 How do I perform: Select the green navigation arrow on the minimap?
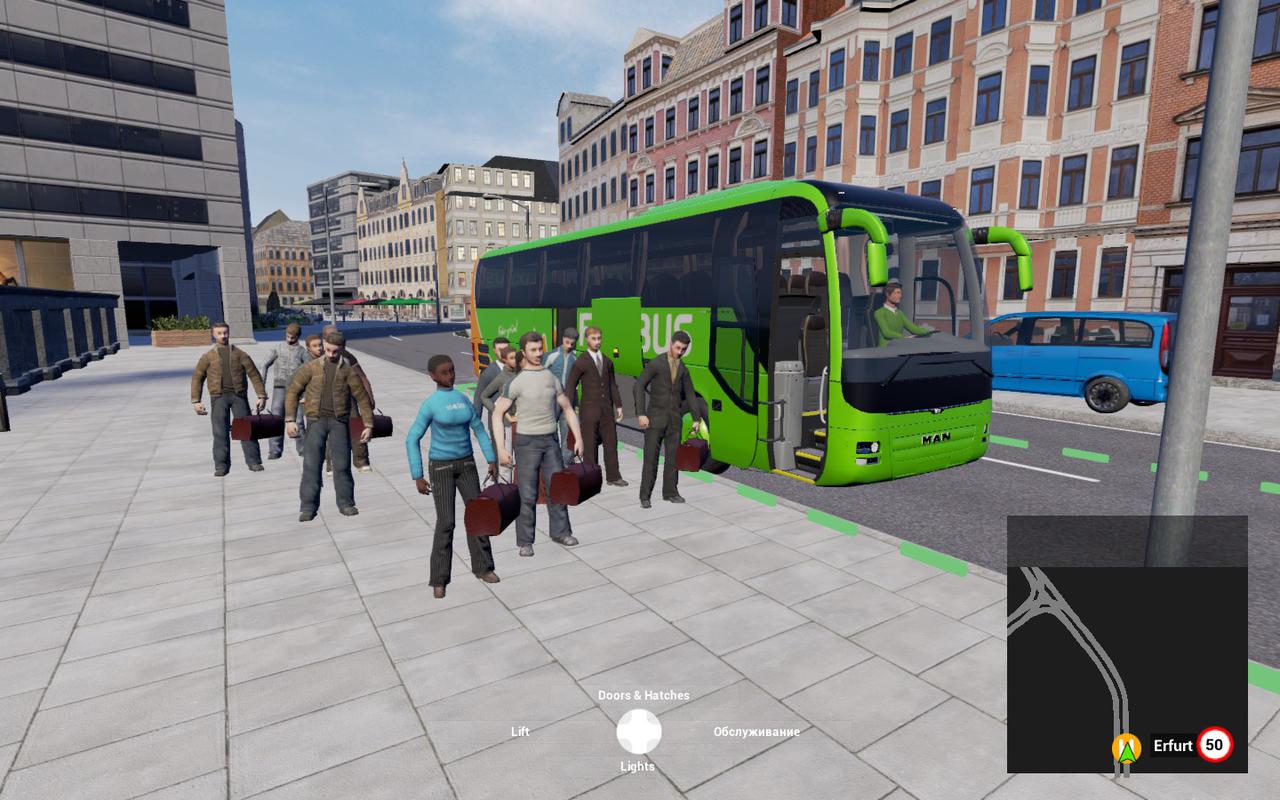1126,748
